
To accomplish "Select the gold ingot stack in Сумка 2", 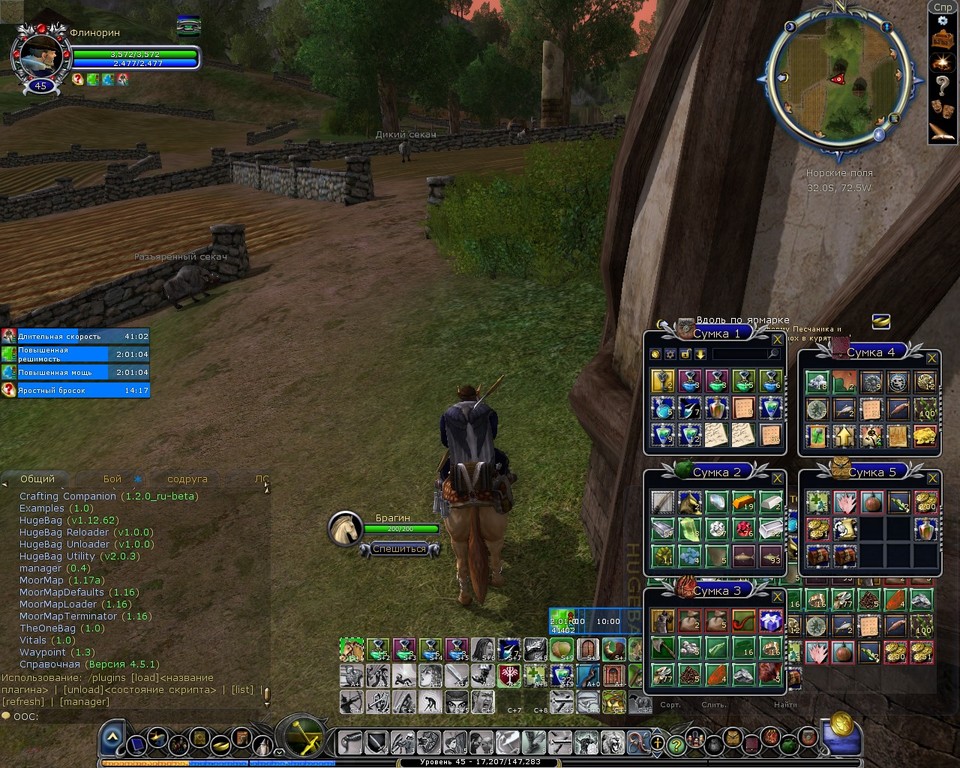I will (x=742, y=502).
